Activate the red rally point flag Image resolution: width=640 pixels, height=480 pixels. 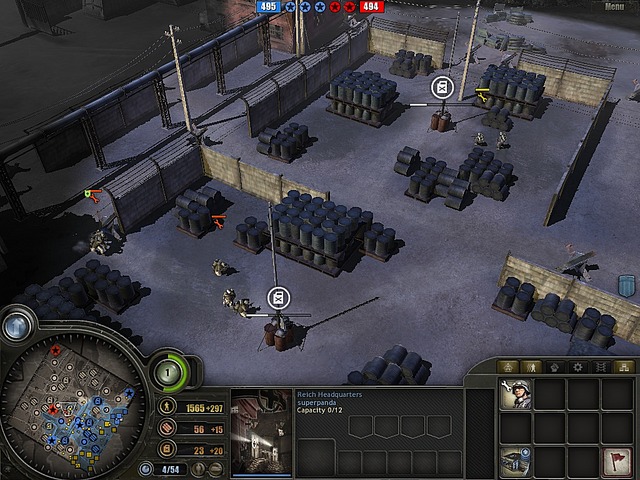[618, 463]
